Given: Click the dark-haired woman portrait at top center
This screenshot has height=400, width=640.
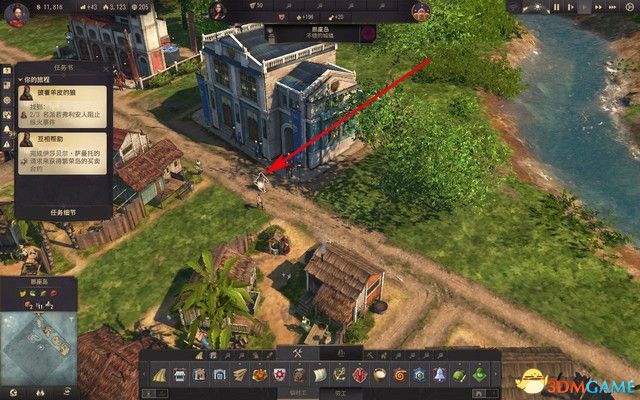Looking at the screenshot, I should coord(218,11).
